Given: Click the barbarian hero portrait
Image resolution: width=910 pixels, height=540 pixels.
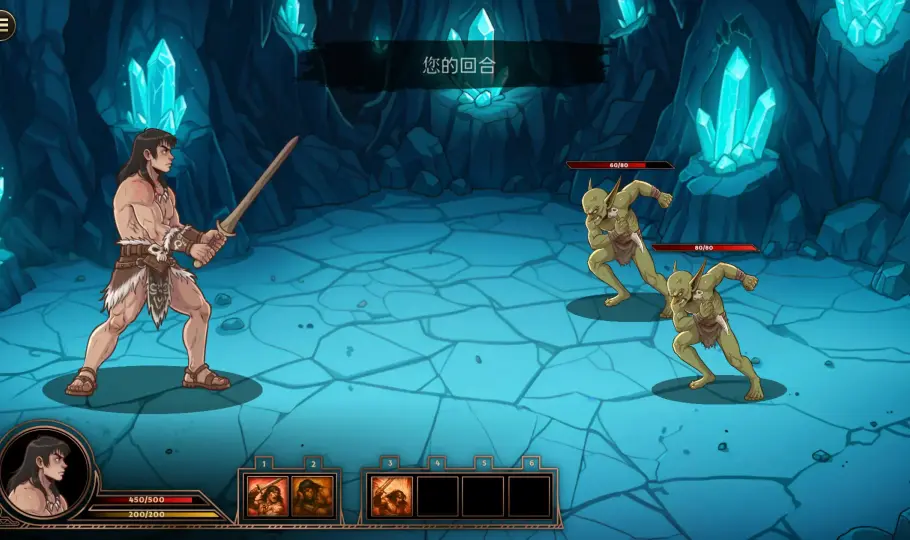Looking at the screenshot, I should (x=43, y=473).
